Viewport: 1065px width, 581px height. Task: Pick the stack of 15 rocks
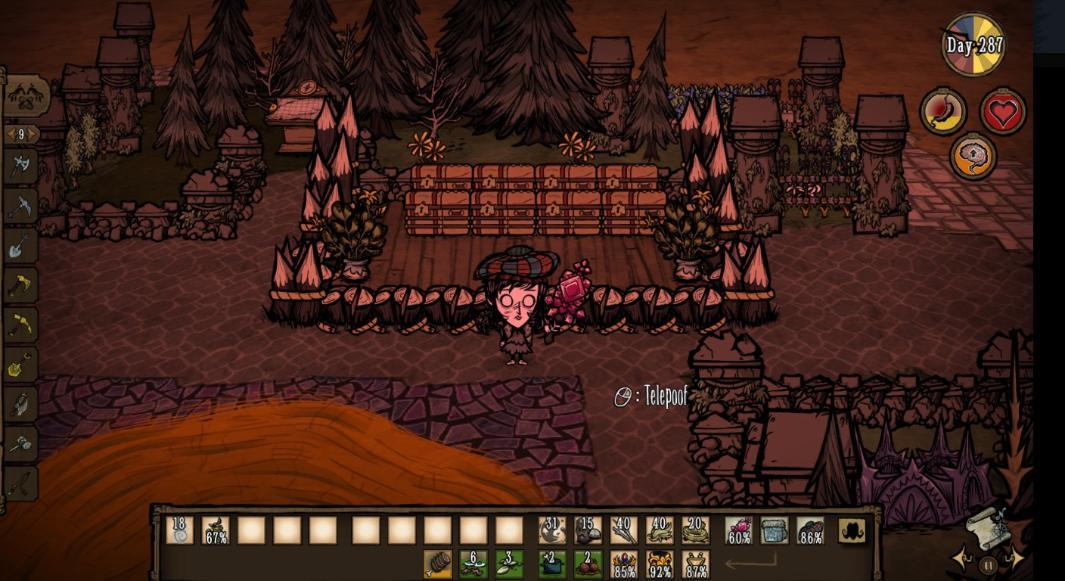coord(588,530)
